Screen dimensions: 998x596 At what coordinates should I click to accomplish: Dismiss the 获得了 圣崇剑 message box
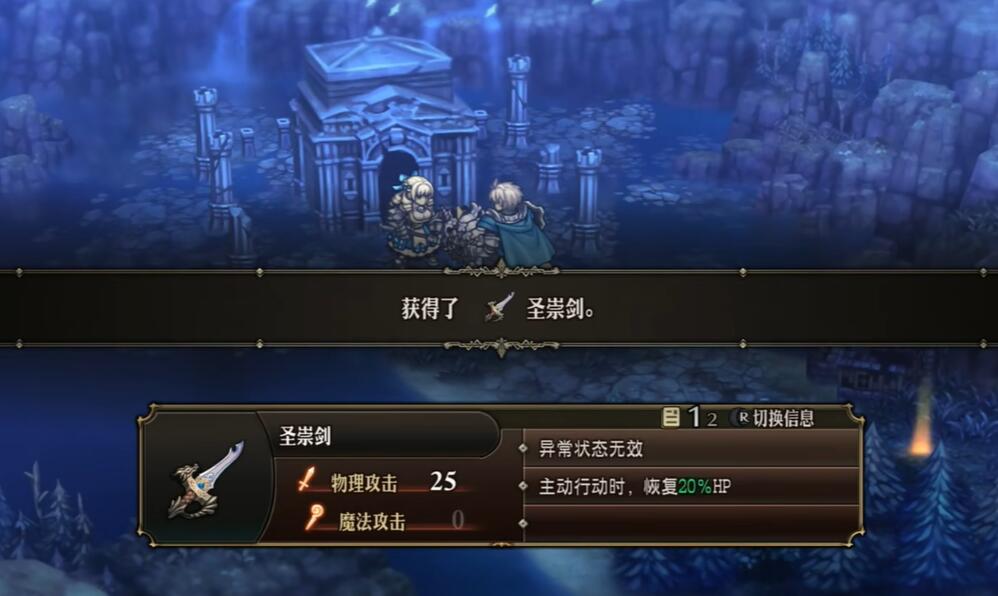tap(498, 308)
